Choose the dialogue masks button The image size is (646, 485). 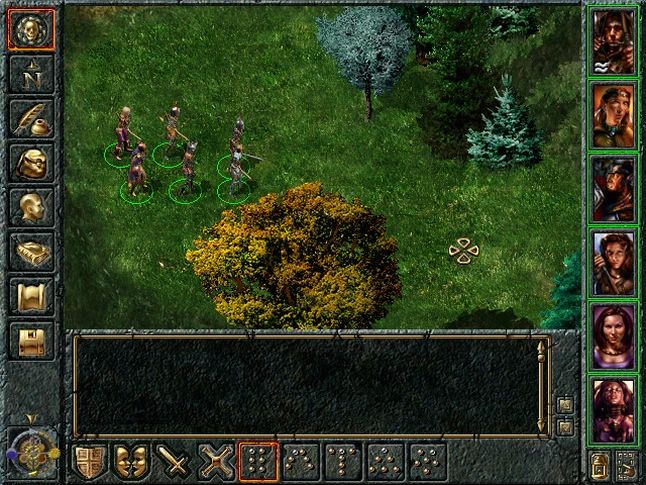[x=131, y=461]
